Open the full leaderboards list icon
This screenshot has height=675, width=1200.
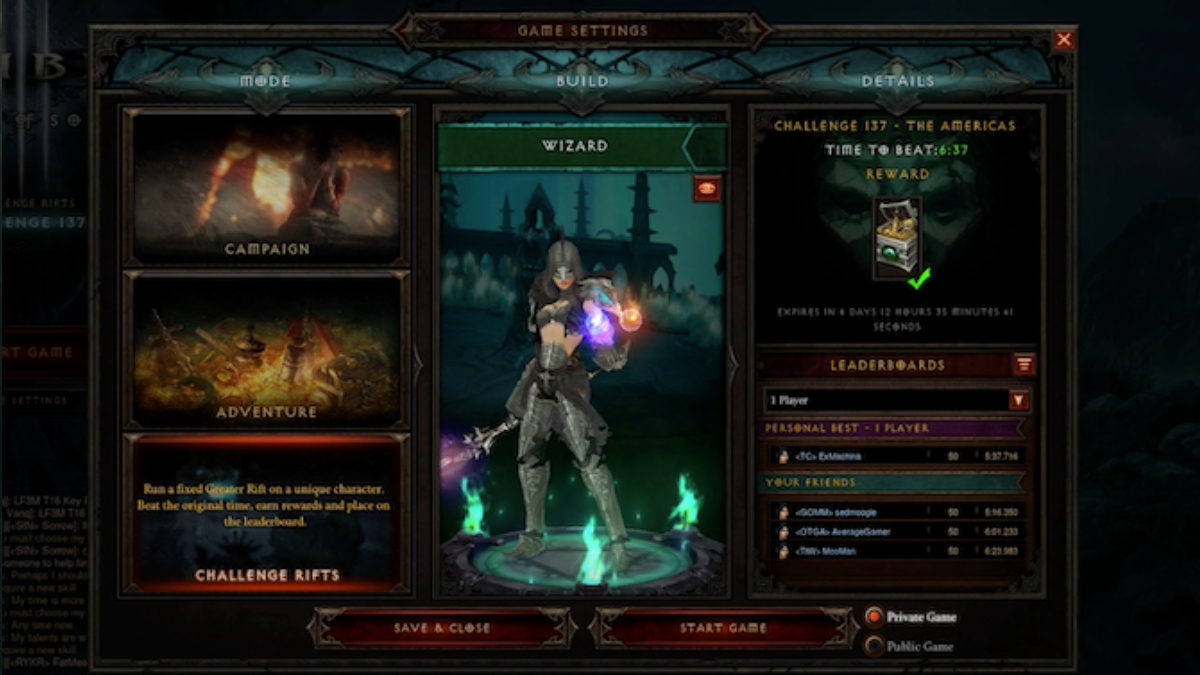(x=1024, y=364)
